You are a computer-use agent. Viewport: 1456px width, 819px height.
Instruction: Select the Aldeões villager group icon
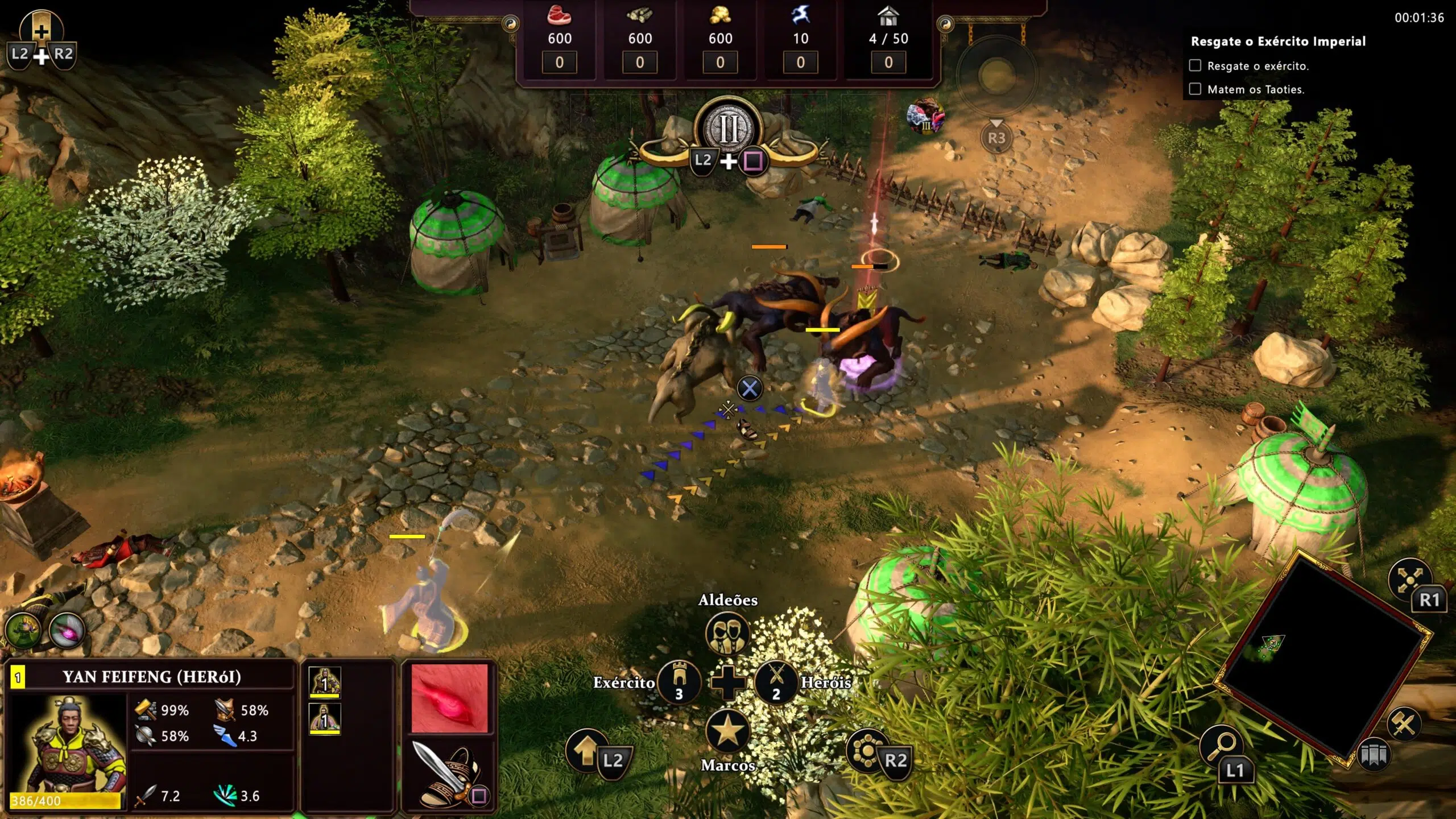click(x=727, y=632)
